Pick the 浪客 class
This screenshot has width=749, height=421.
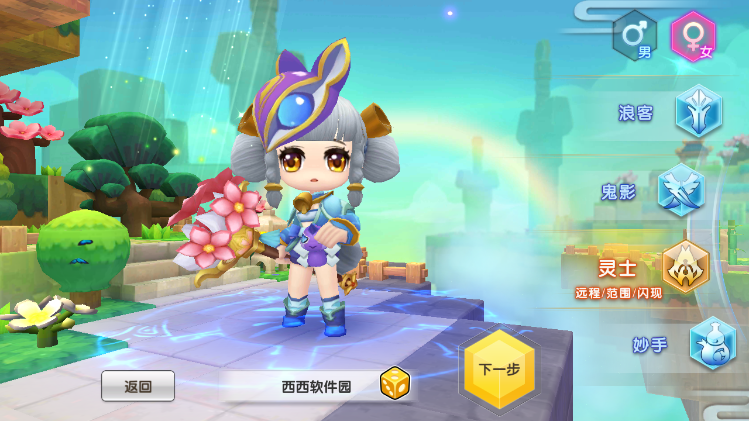click(697, 111)
